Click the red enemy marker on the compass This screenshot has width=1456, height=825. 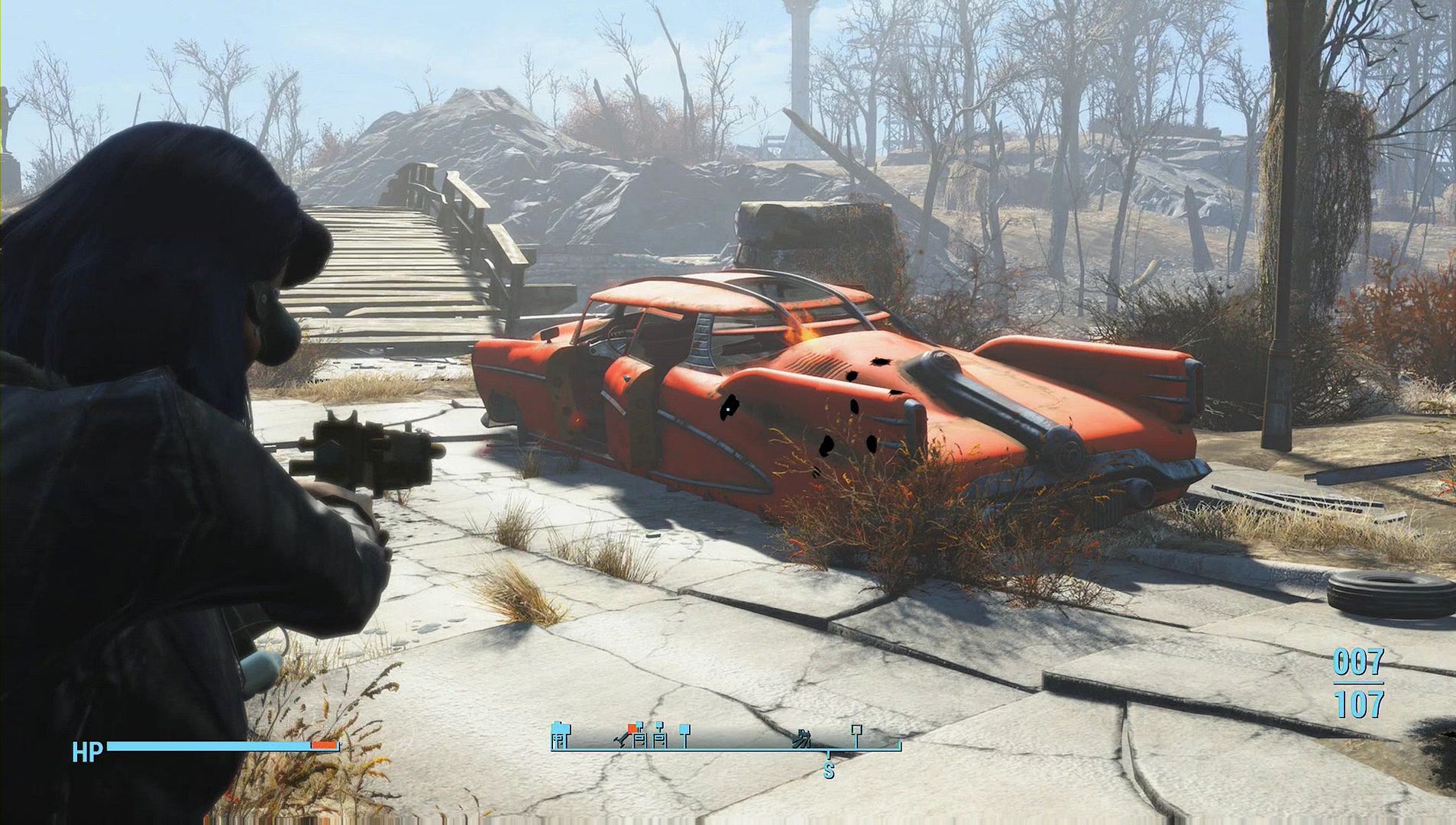coord(632,728)
